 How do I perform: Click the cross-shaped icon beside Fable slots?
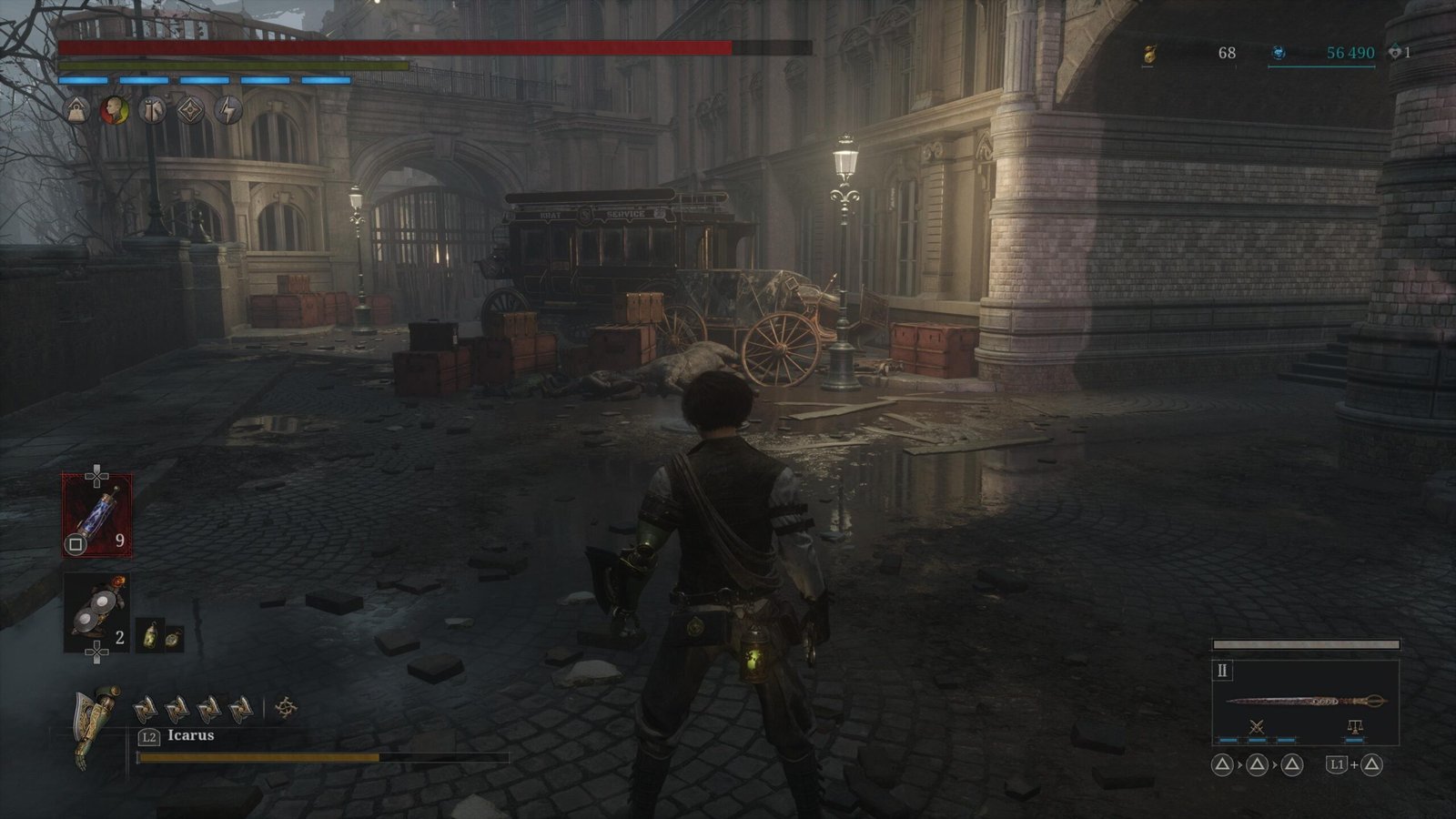coord(286,707)
